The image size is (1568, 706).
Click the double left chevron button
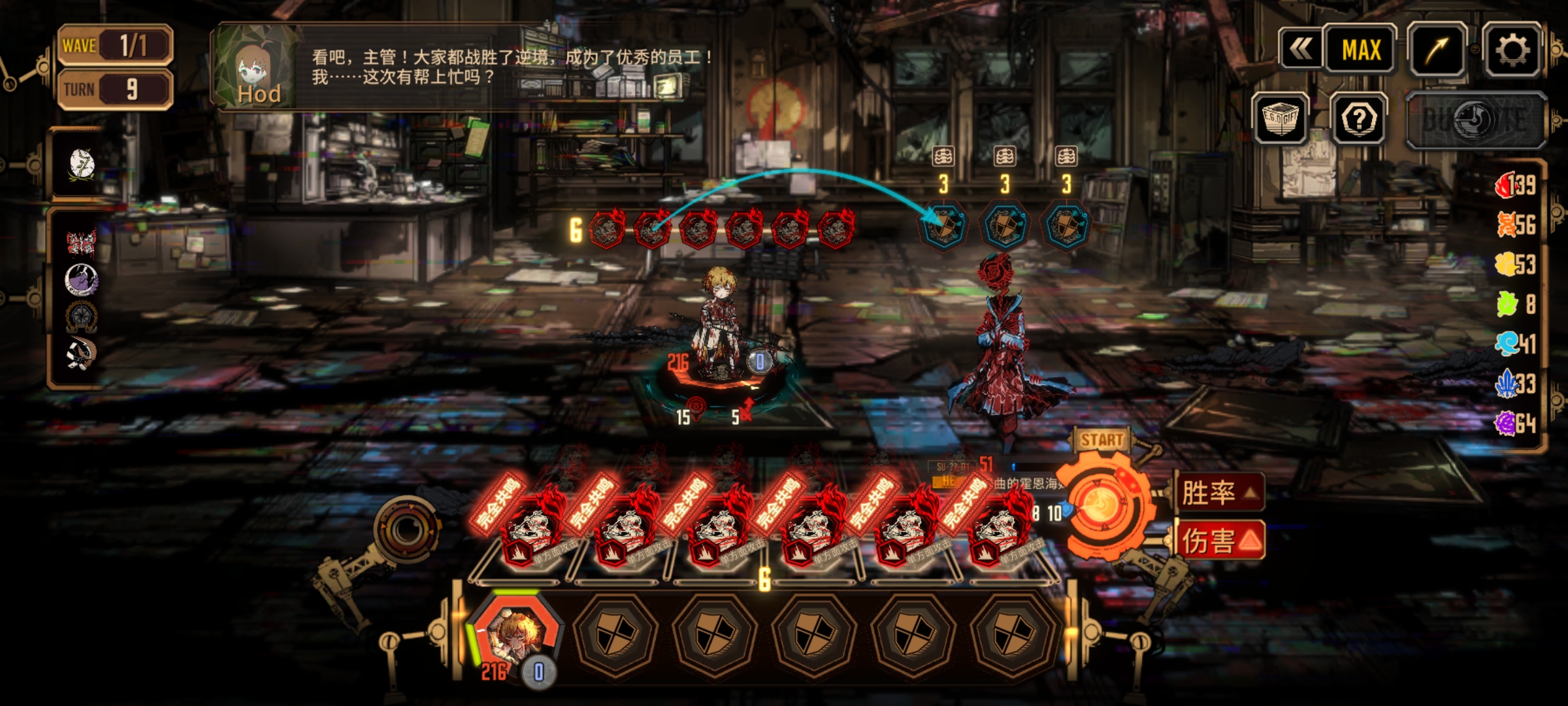(x=1301, y=49)
